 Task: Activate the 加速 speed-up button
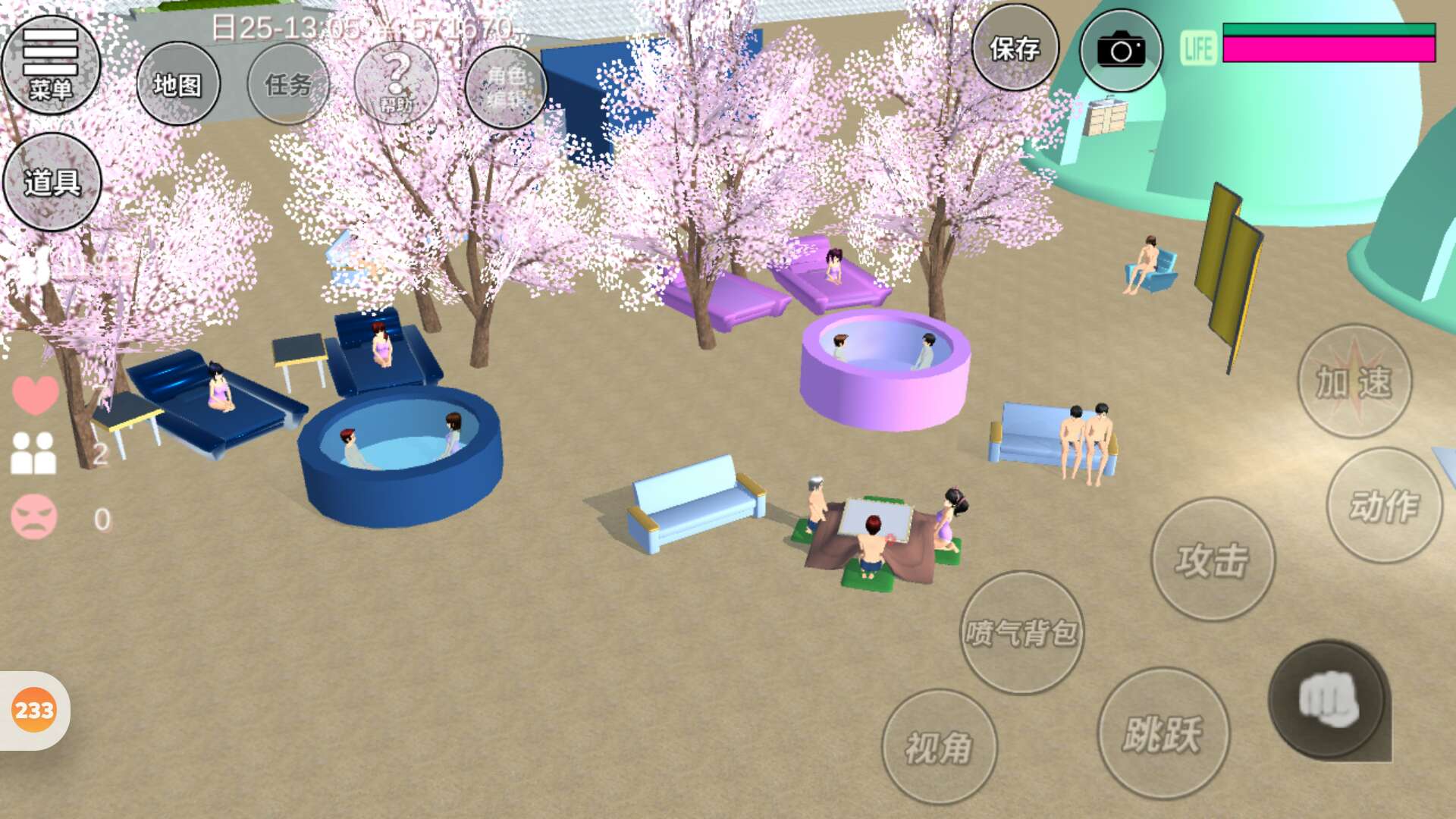click(x=1354, y=381)
